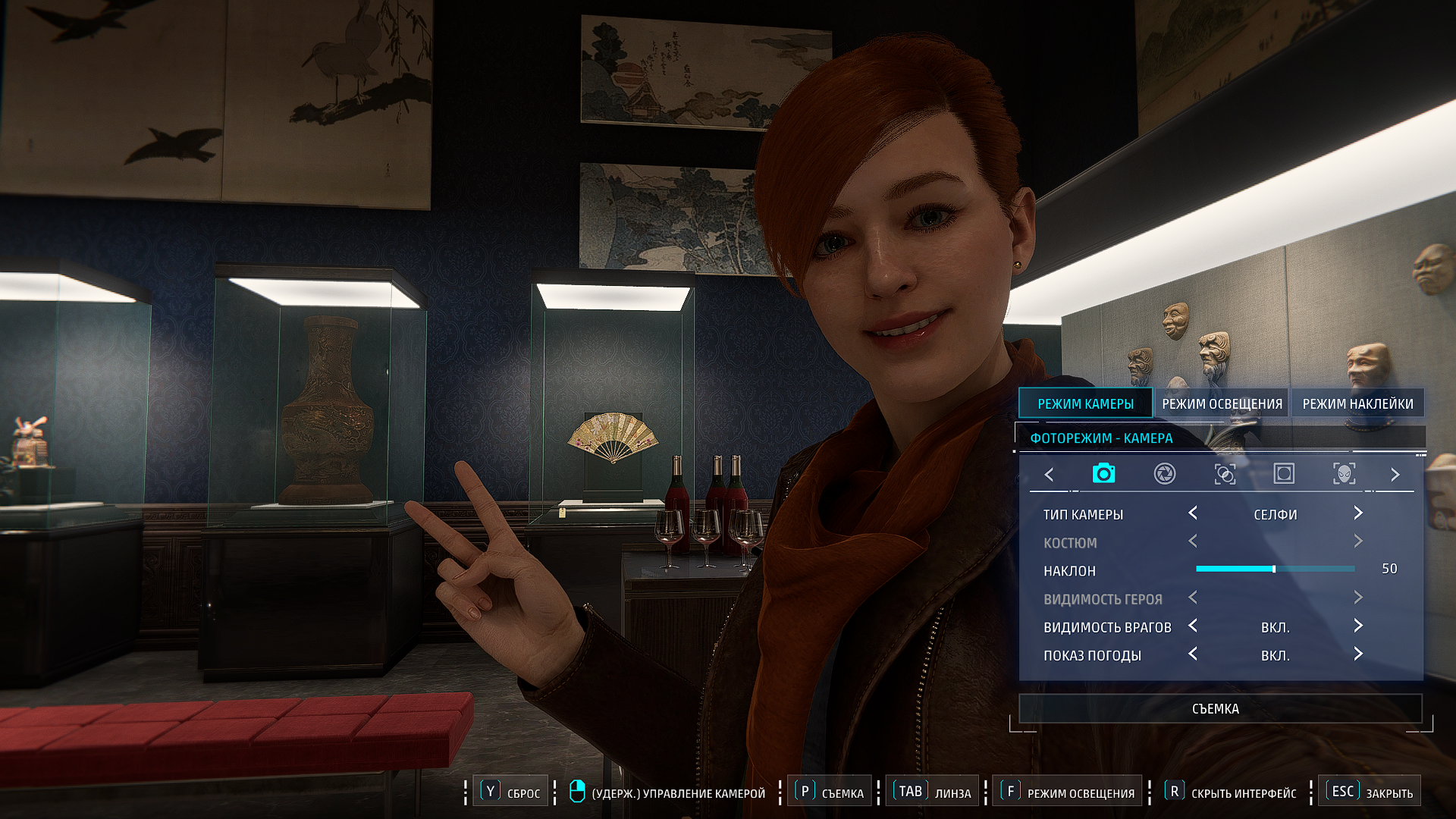This screenshot has width=1456, height=819.
Task: Toggle ВИДИМОСТЬ ВРАГОВ with right arrow
Action: (x=1358, y=626)
